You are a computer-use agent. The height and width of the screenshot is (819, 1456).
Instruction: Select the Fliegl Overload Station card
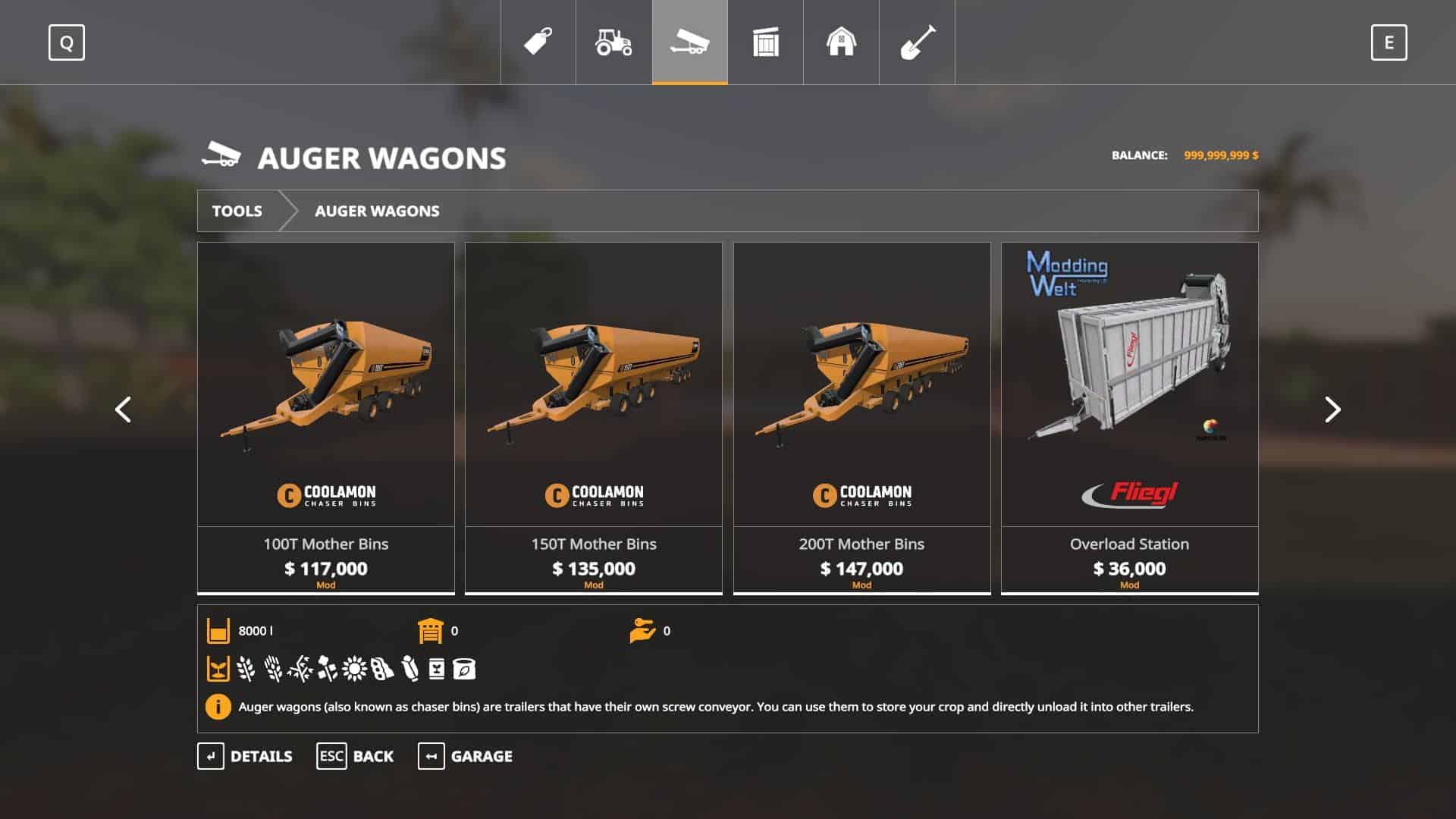coord(1129,417)
